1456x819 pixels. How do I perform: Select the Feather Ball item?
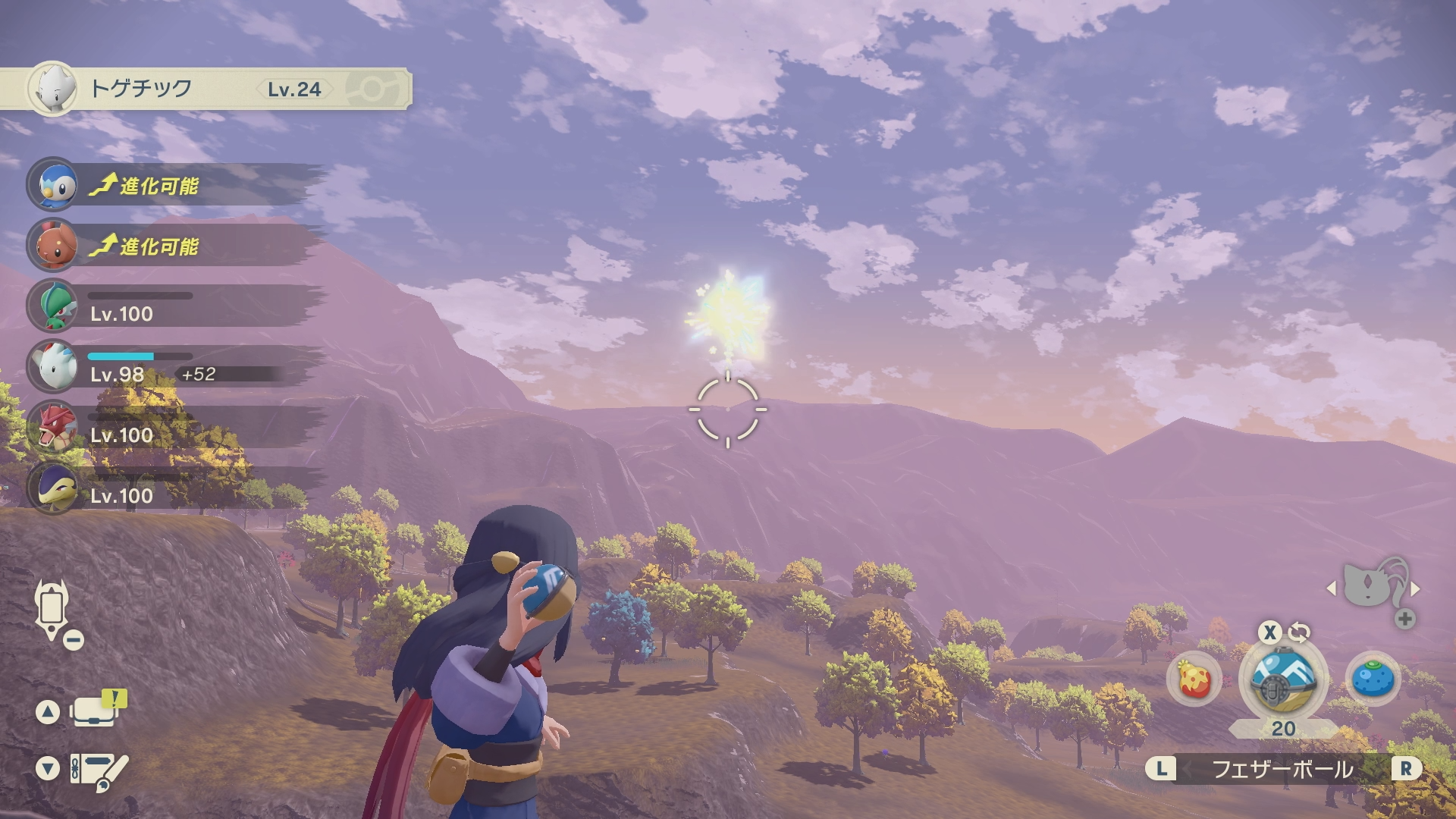pos(1282,679)
